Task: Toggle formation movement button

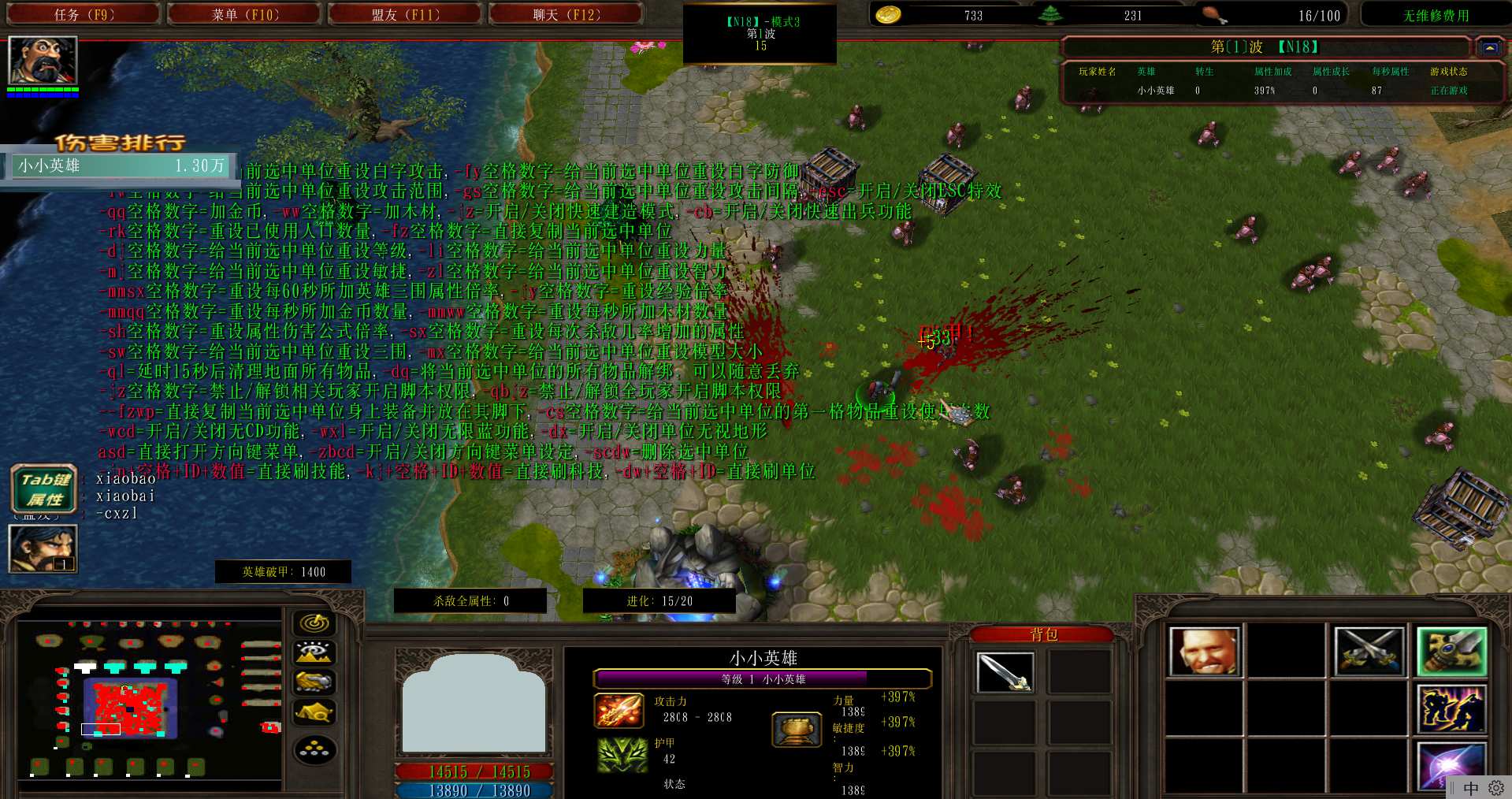Action: pos(314,749)
